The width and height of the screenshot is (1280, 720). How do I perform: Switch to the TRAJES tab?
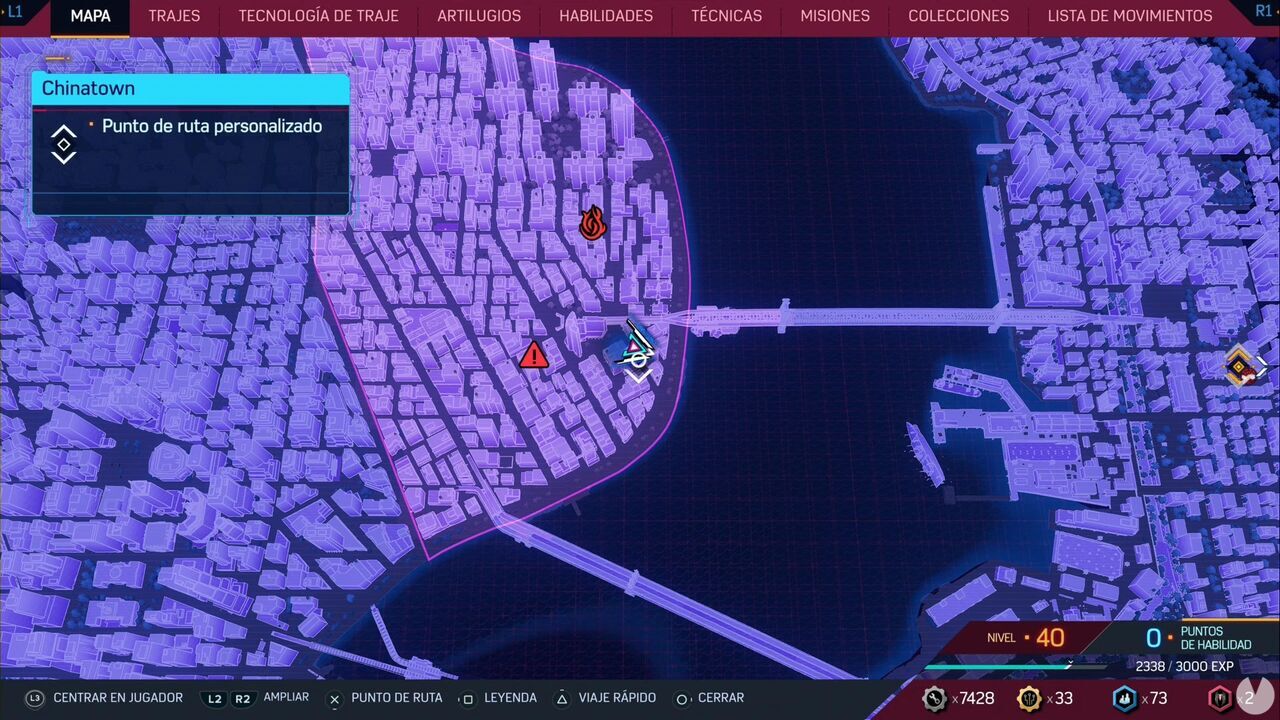(x=174, y=16)
